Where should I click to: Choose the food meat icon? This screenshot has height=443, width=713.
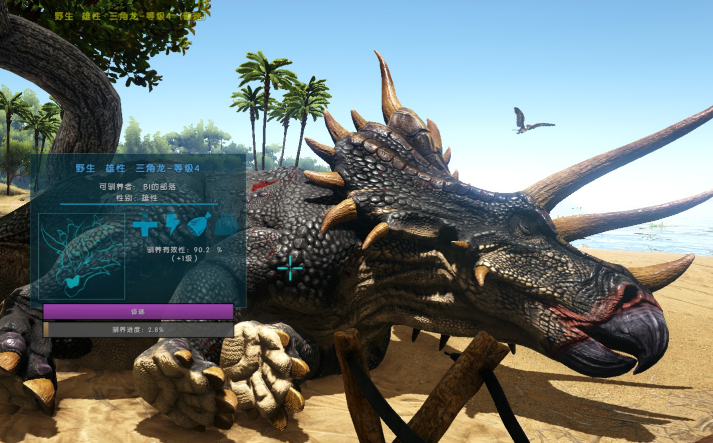(199, 225)
